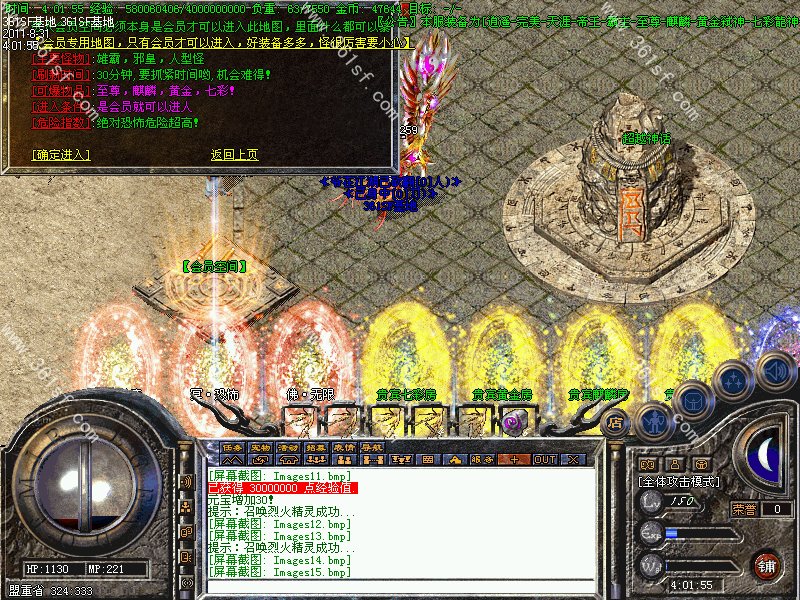Click the orange plus toolbar button
Image resolution: width=800 pixels, height=600 pixels.
(514, 460)
